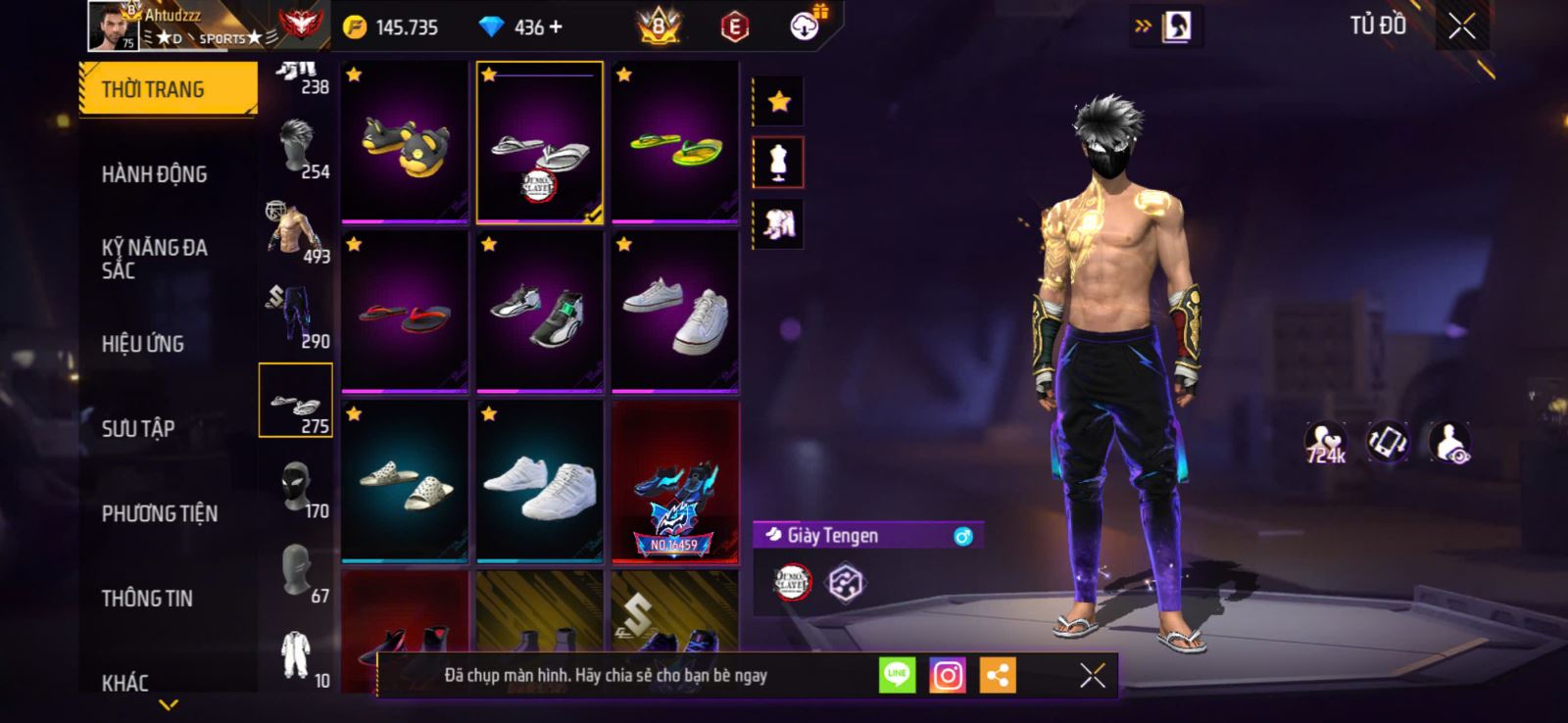The height and width of the screenshot is (723, 1568).
Task: Select the studded white sandals
Action: [x=405, y=483]
